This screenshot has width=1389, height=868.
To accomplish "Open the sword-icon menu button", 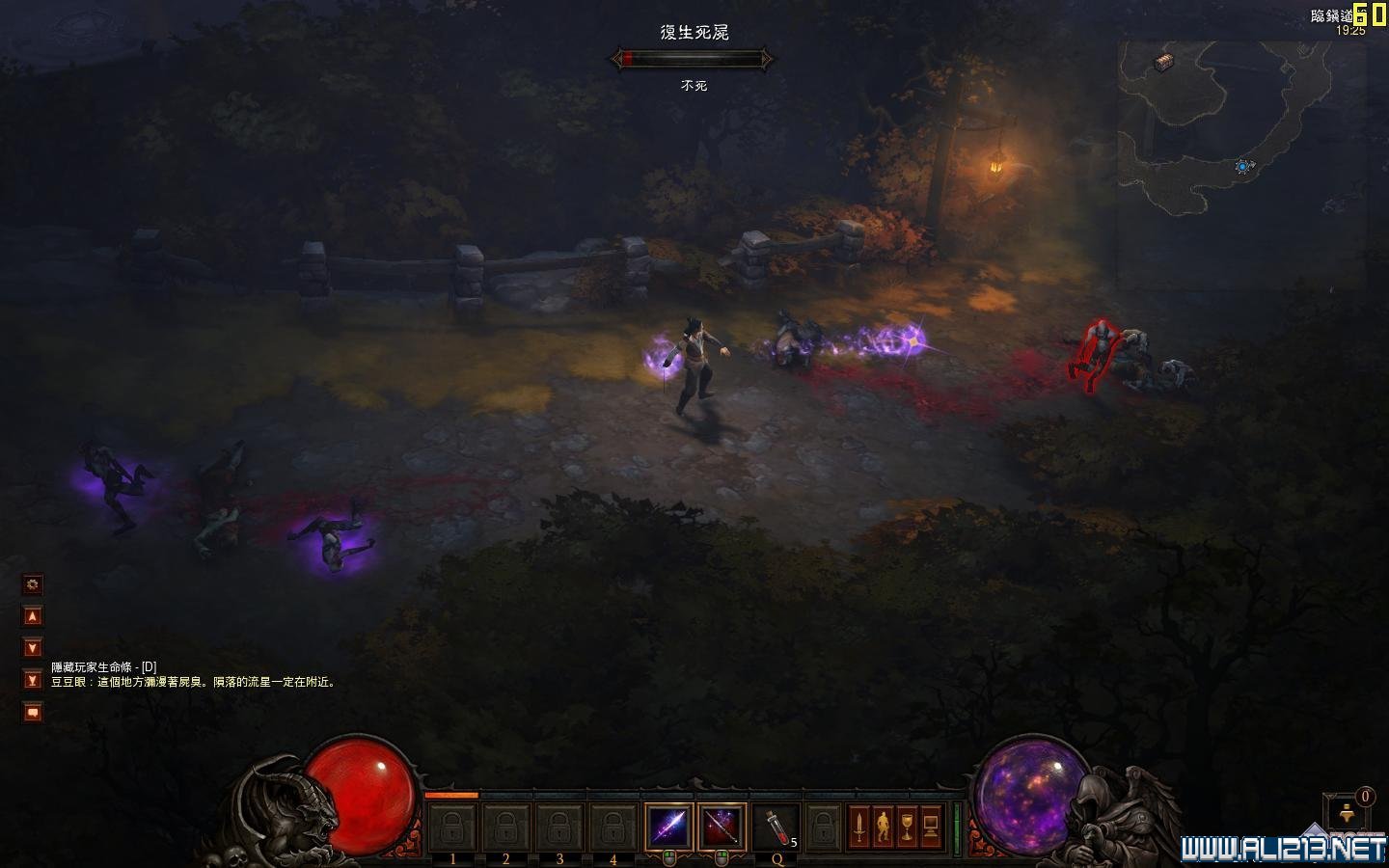I will click(x=859, y=827).
